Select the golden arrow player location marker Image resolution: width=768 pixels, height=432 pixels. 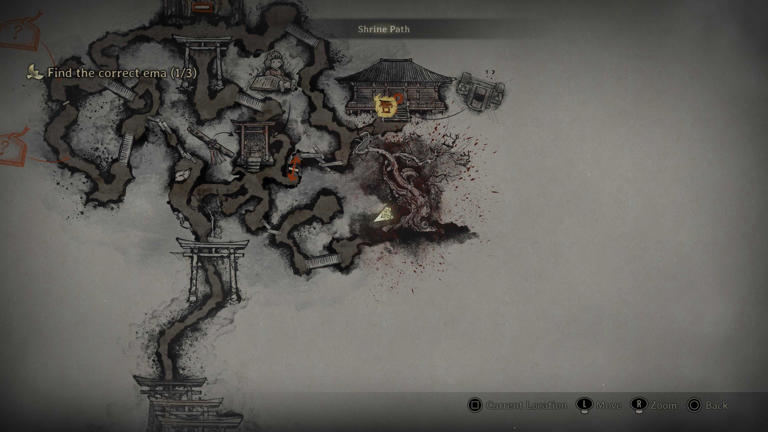pos(384,213)
